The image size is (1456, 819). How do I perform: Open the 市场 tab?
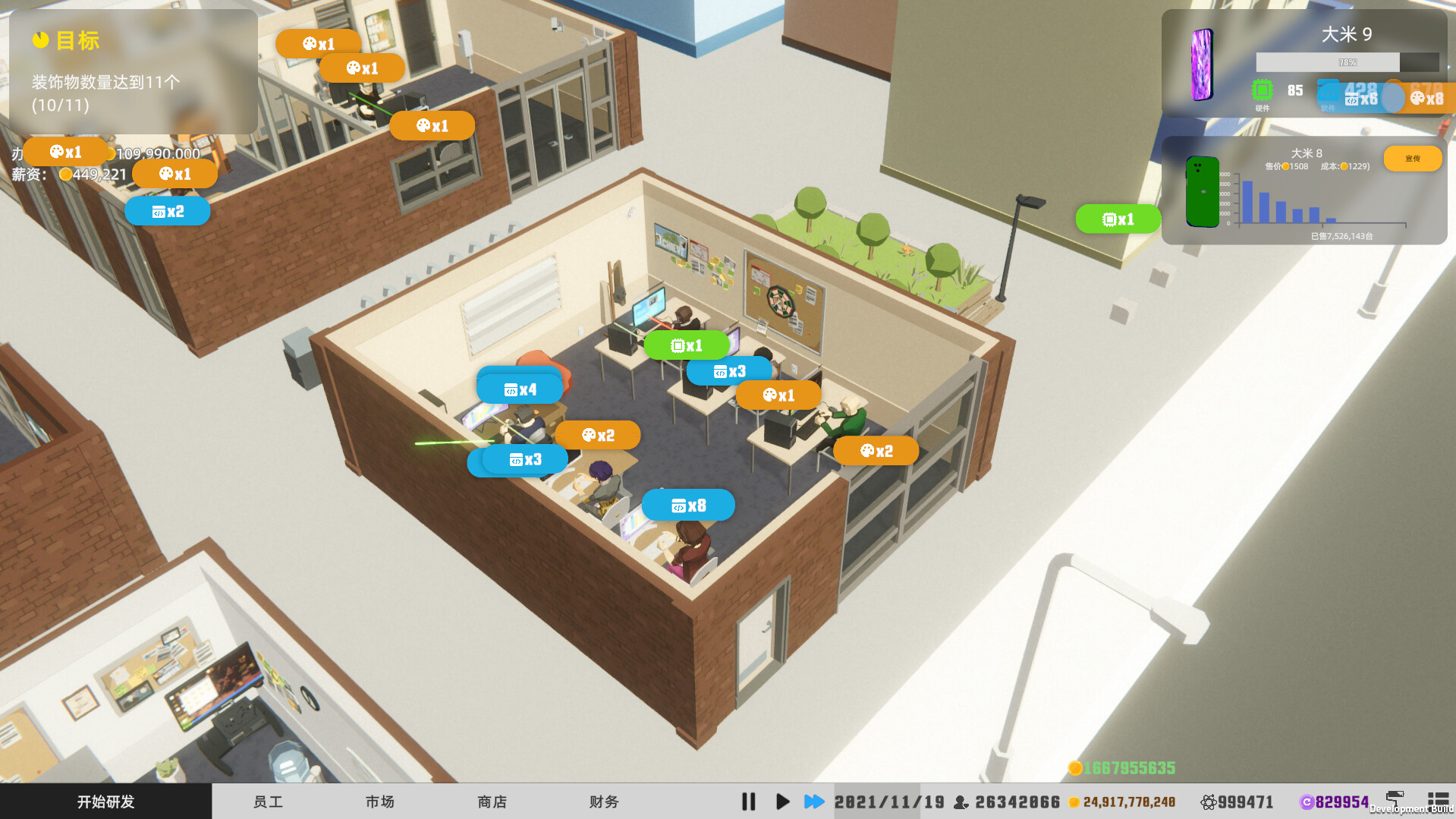coord(379,801)
